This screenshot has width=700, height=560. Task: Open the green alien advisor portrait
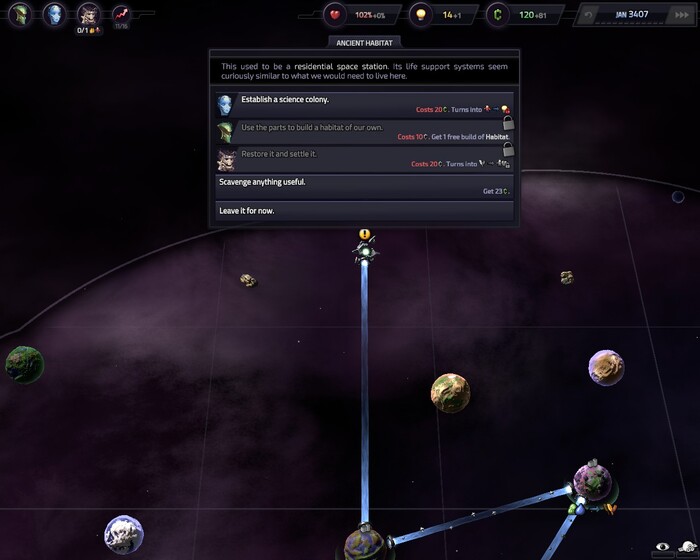click(21, 14)
